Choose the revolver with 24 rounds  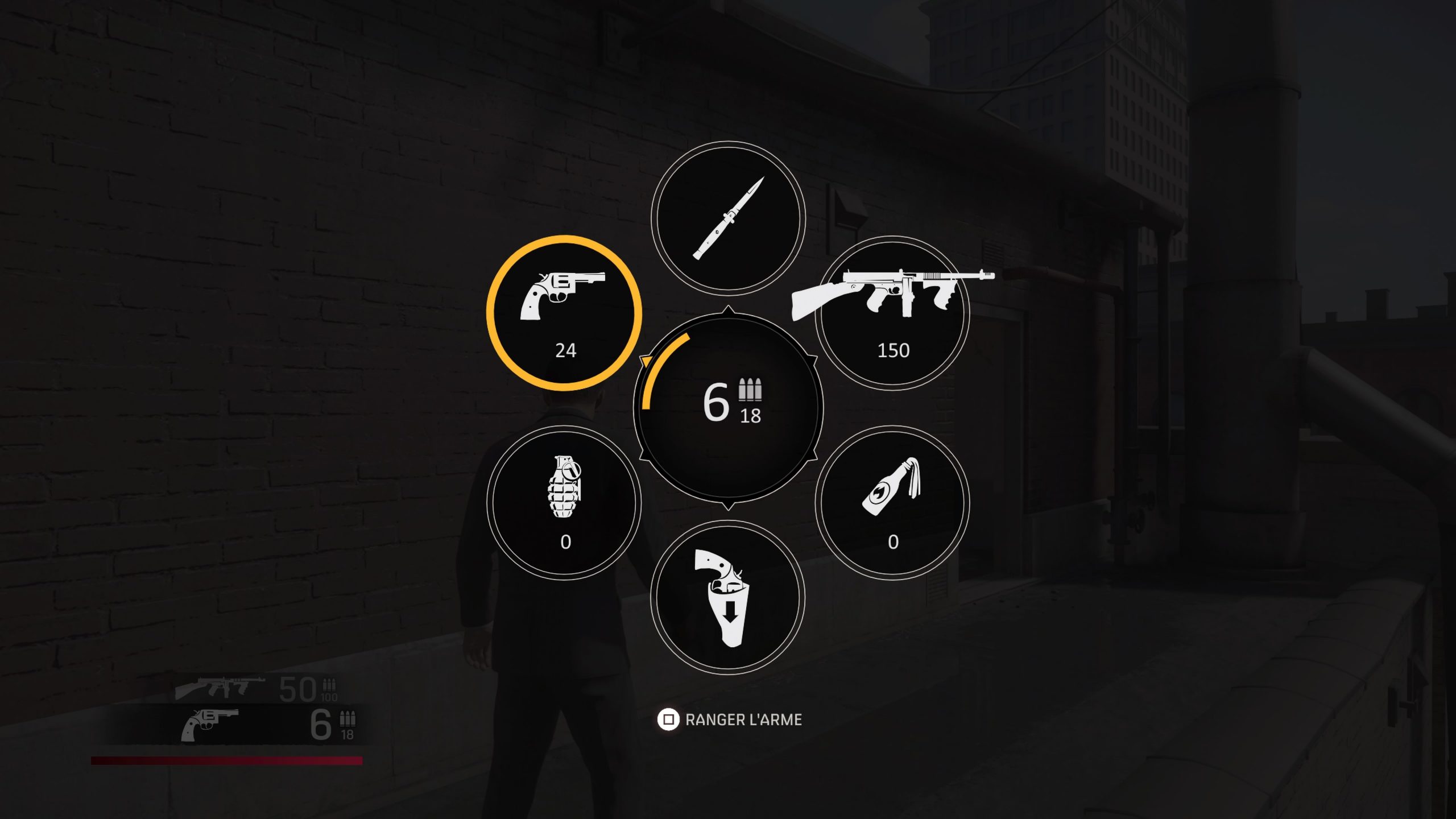pyautogui.click(x=564, y=313)
